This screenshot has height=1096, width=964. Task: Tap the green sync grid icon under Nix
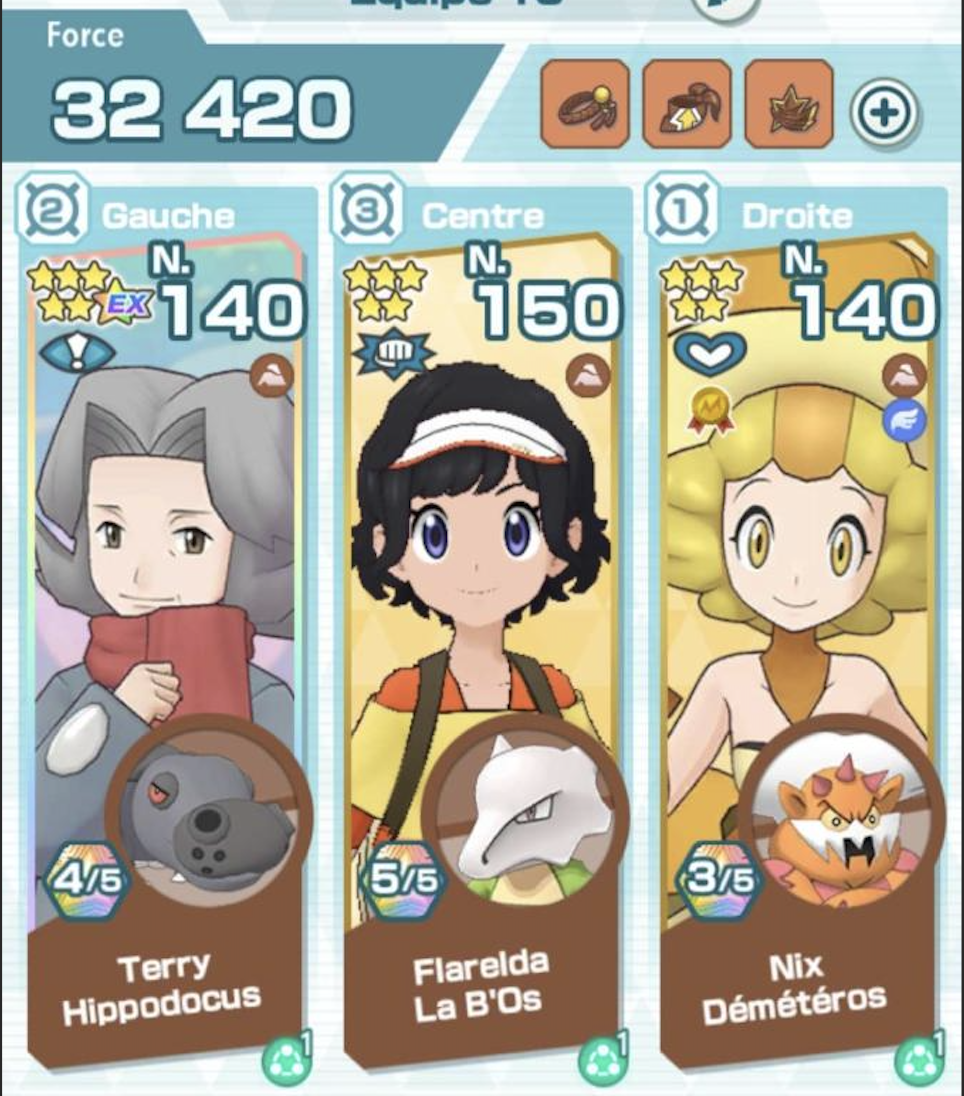pyautogui.click(x=918, y=1063)
